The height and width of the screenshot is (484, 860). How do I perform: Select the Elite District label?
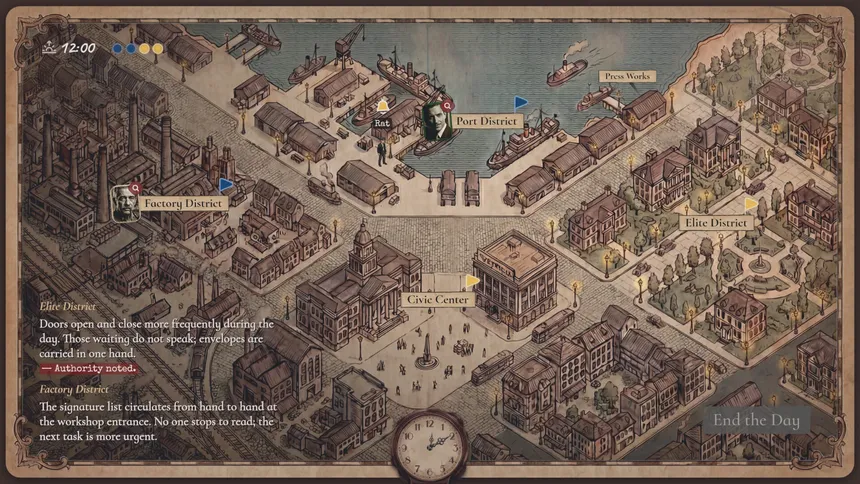pyautogui.click(x=716, y=222)
